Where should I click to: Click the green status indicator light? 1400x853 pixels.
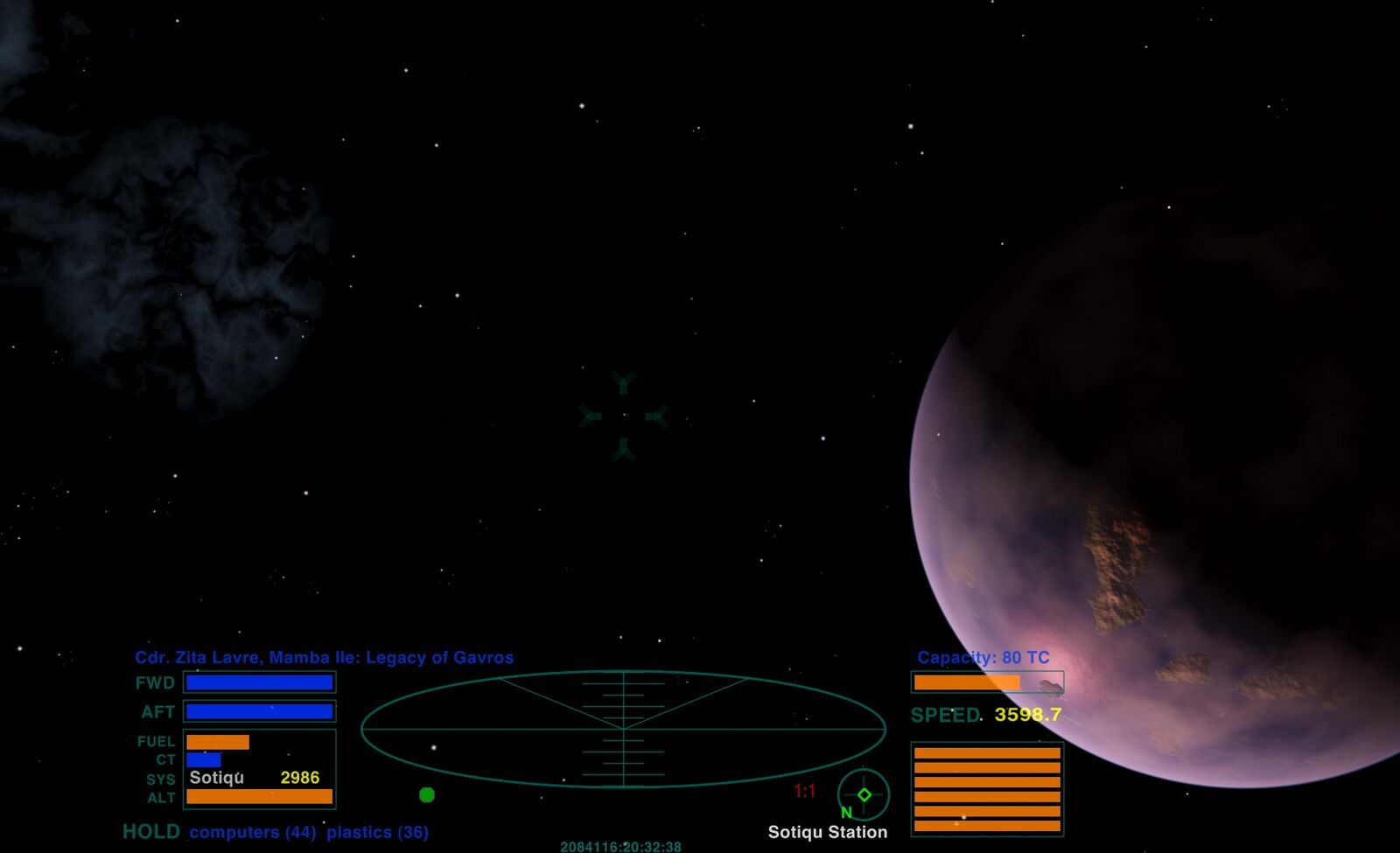pyautogui.click(x=427, y=794)
